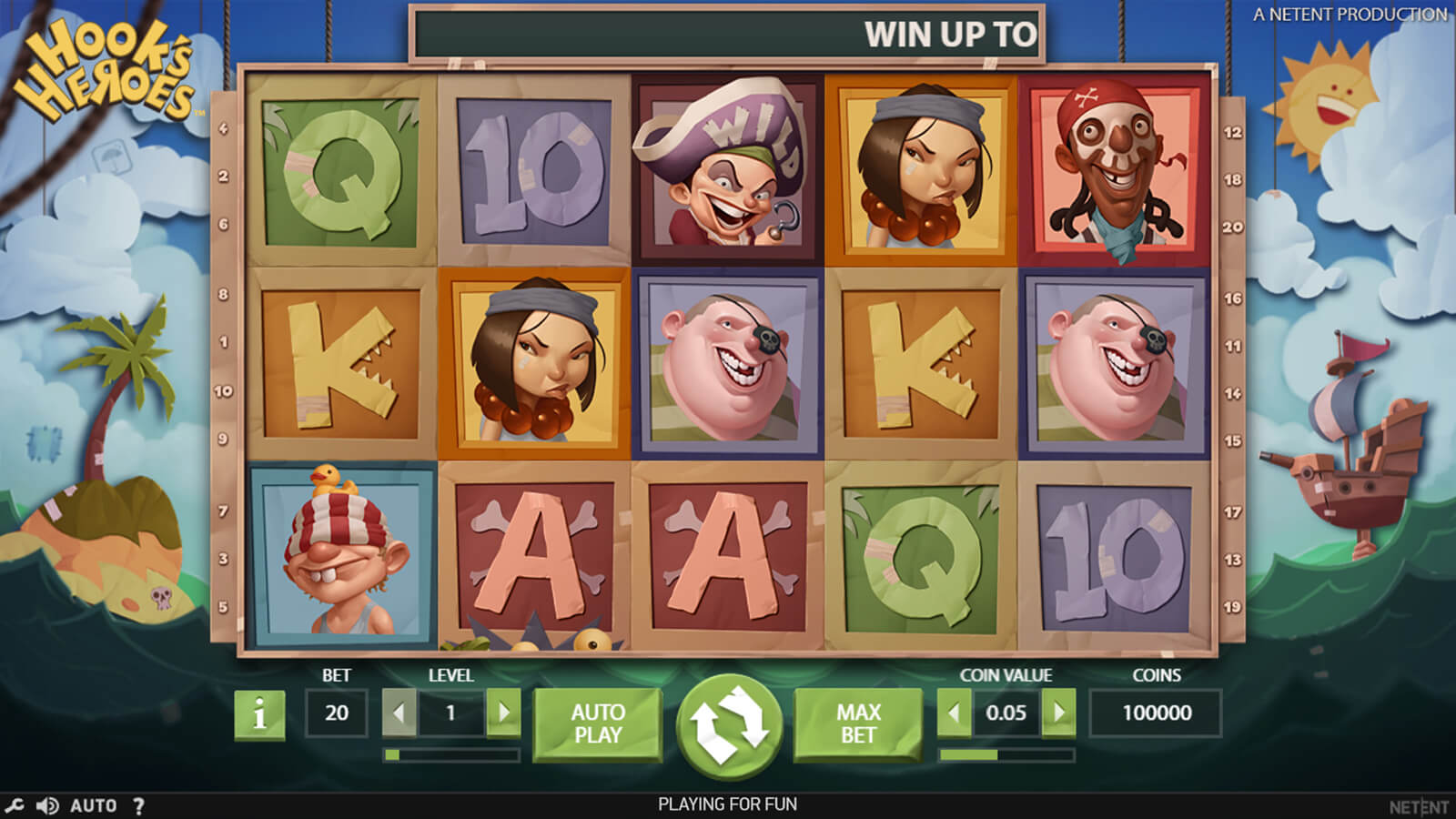The width and height of the screenshot is (1456, 819).
Task: Select payline number 5
Action: [223, 607]
